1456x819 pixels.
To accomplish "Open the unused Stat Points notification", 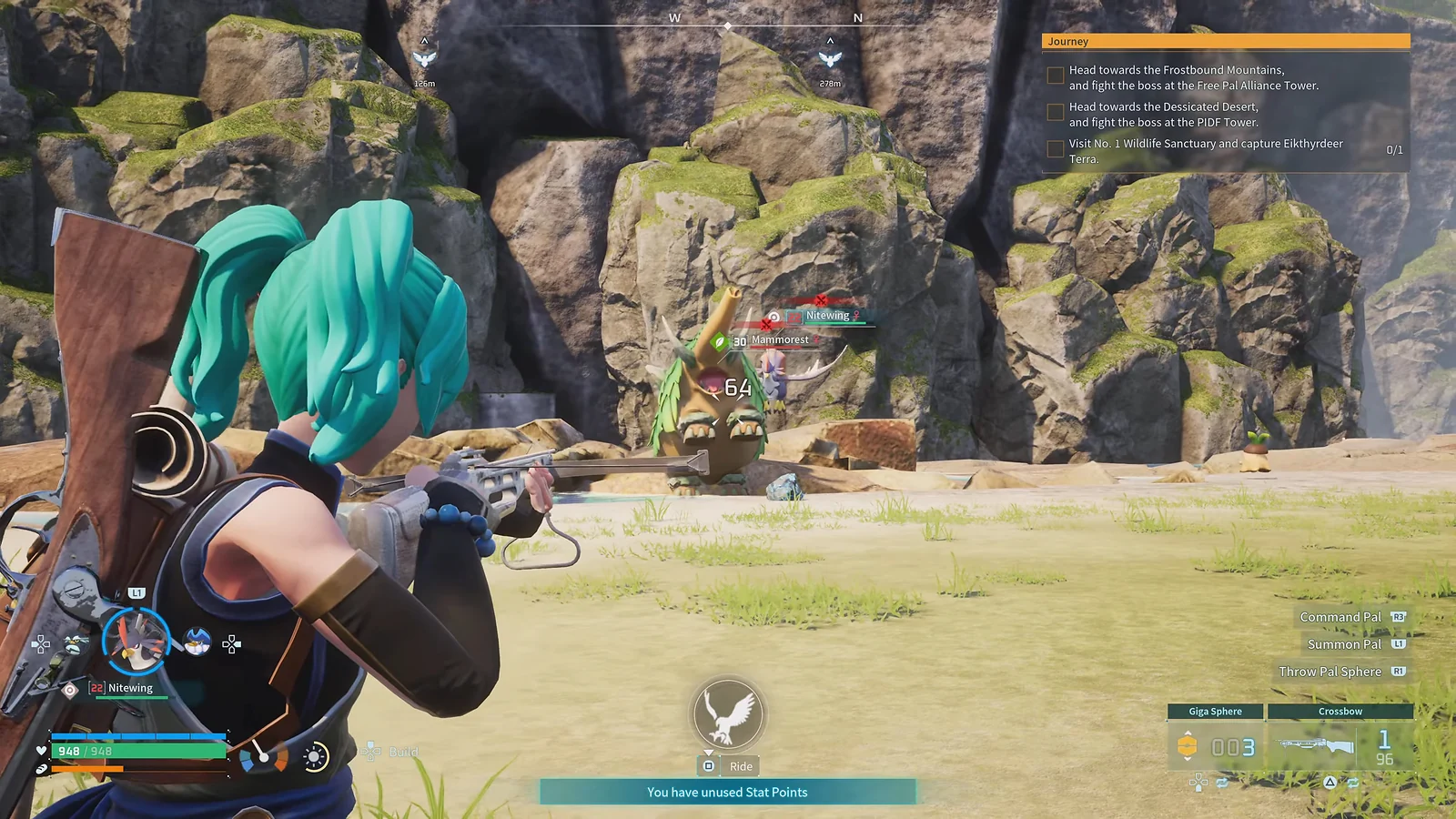I will point(727,792).
